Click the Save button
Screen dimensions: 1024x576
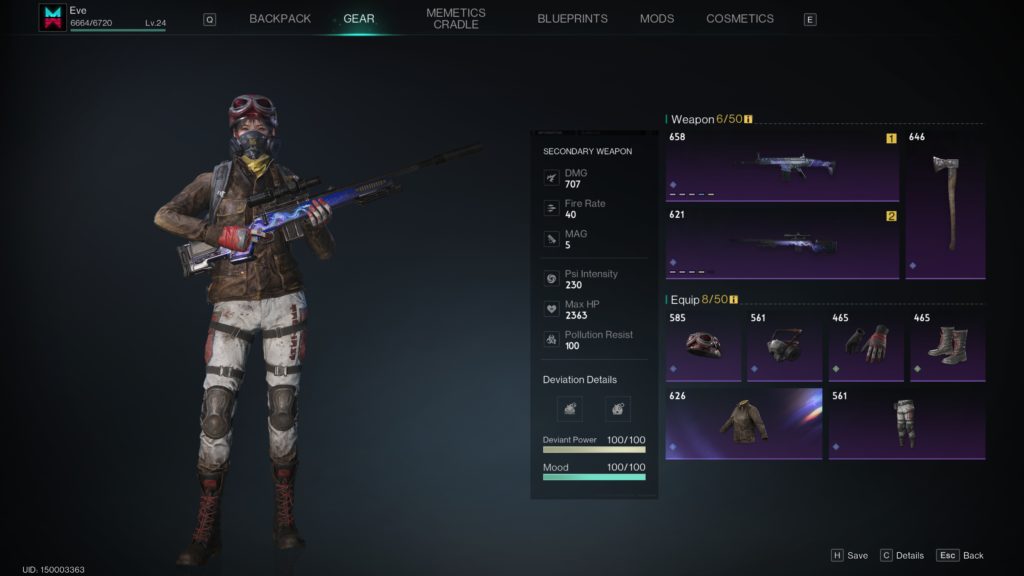pos(849,555)
